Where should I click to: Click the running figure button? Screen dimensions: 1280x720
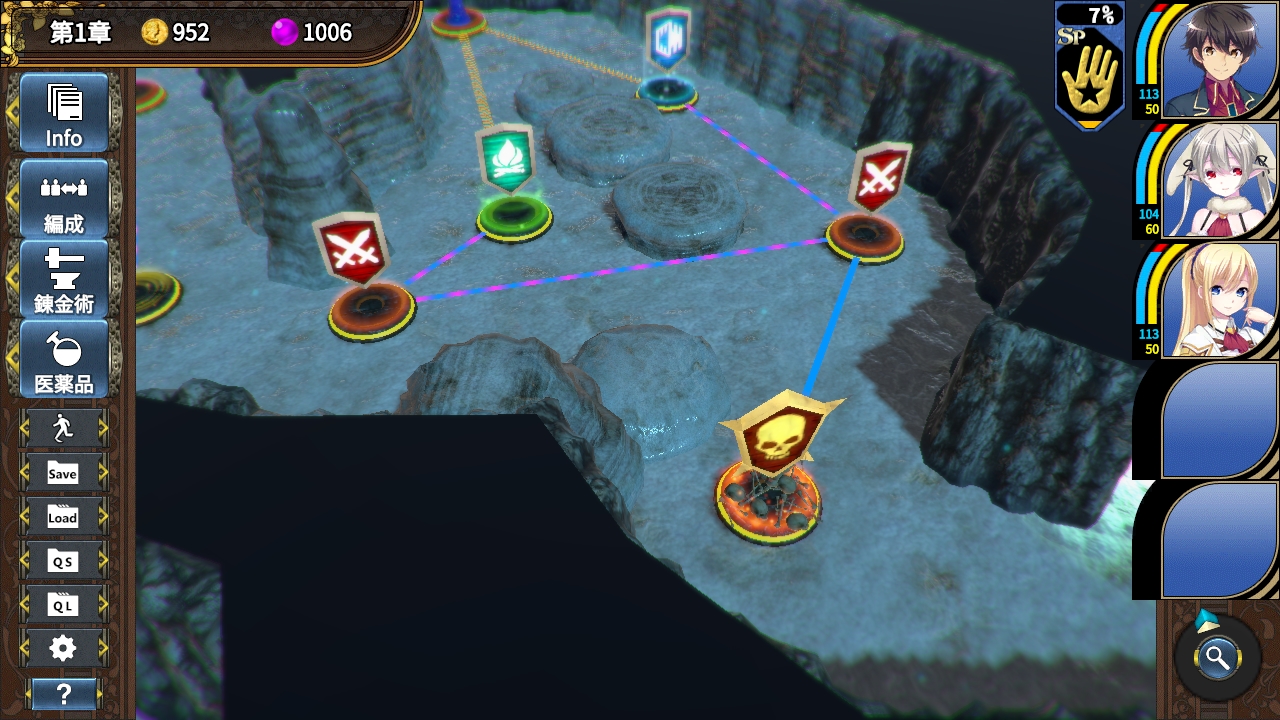point(63,429)
